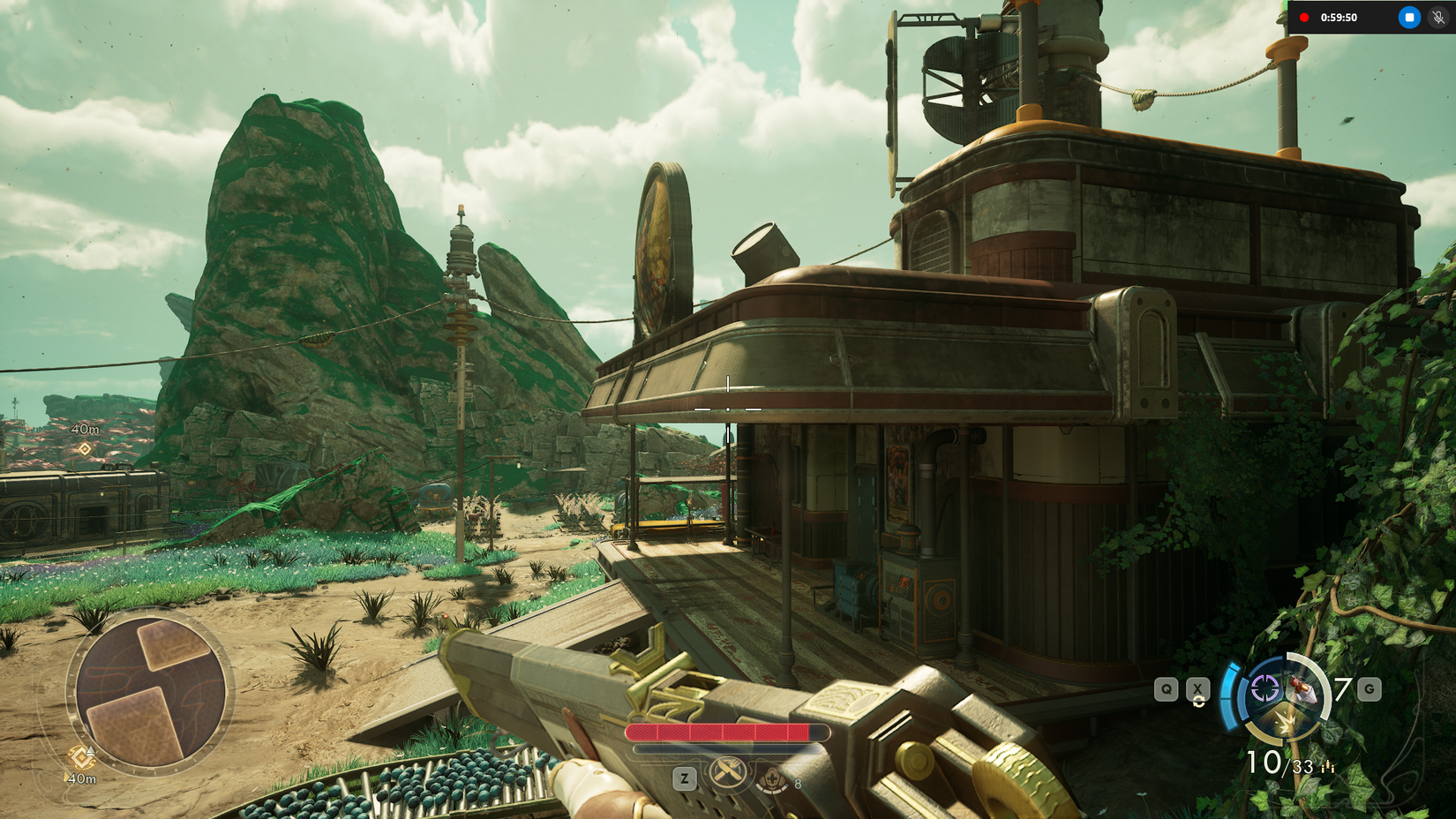This screenshot has width=1456, height=819.
Task: Click the circular minimap
Action: pyautogui.click(x=151, y=692)
